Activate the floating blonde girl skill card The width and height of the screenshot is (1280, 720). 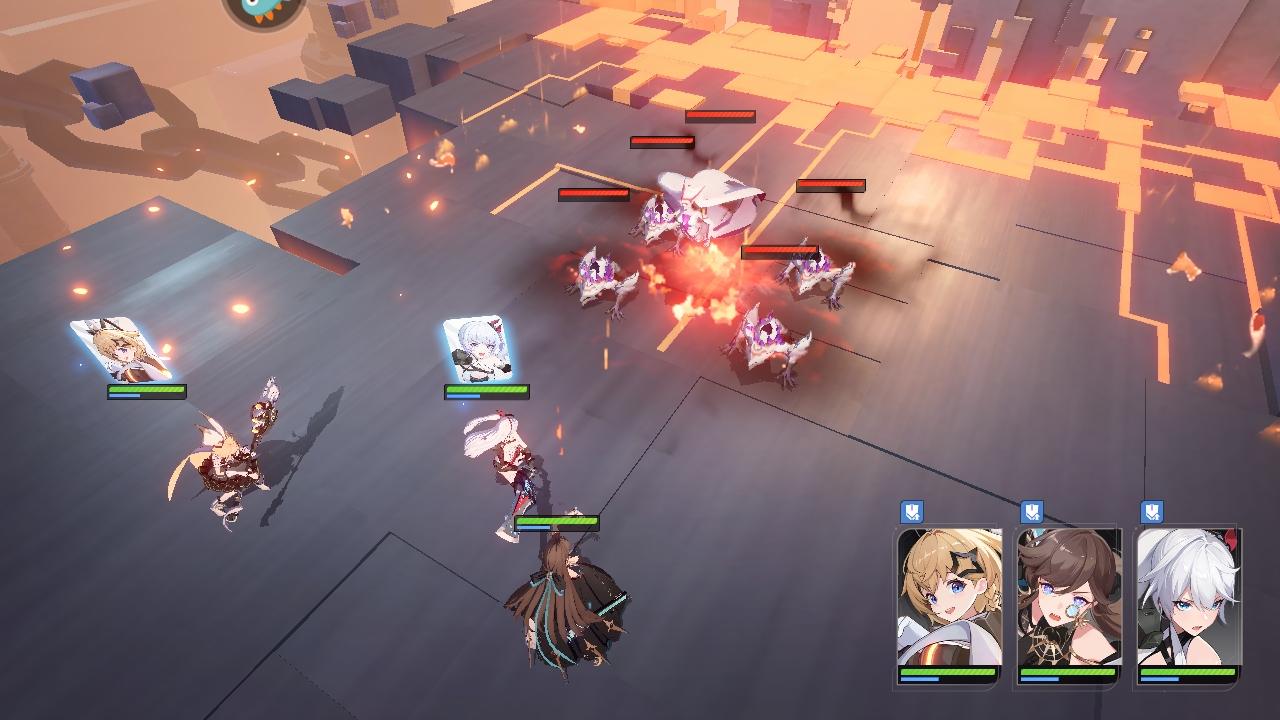(121, 350)
